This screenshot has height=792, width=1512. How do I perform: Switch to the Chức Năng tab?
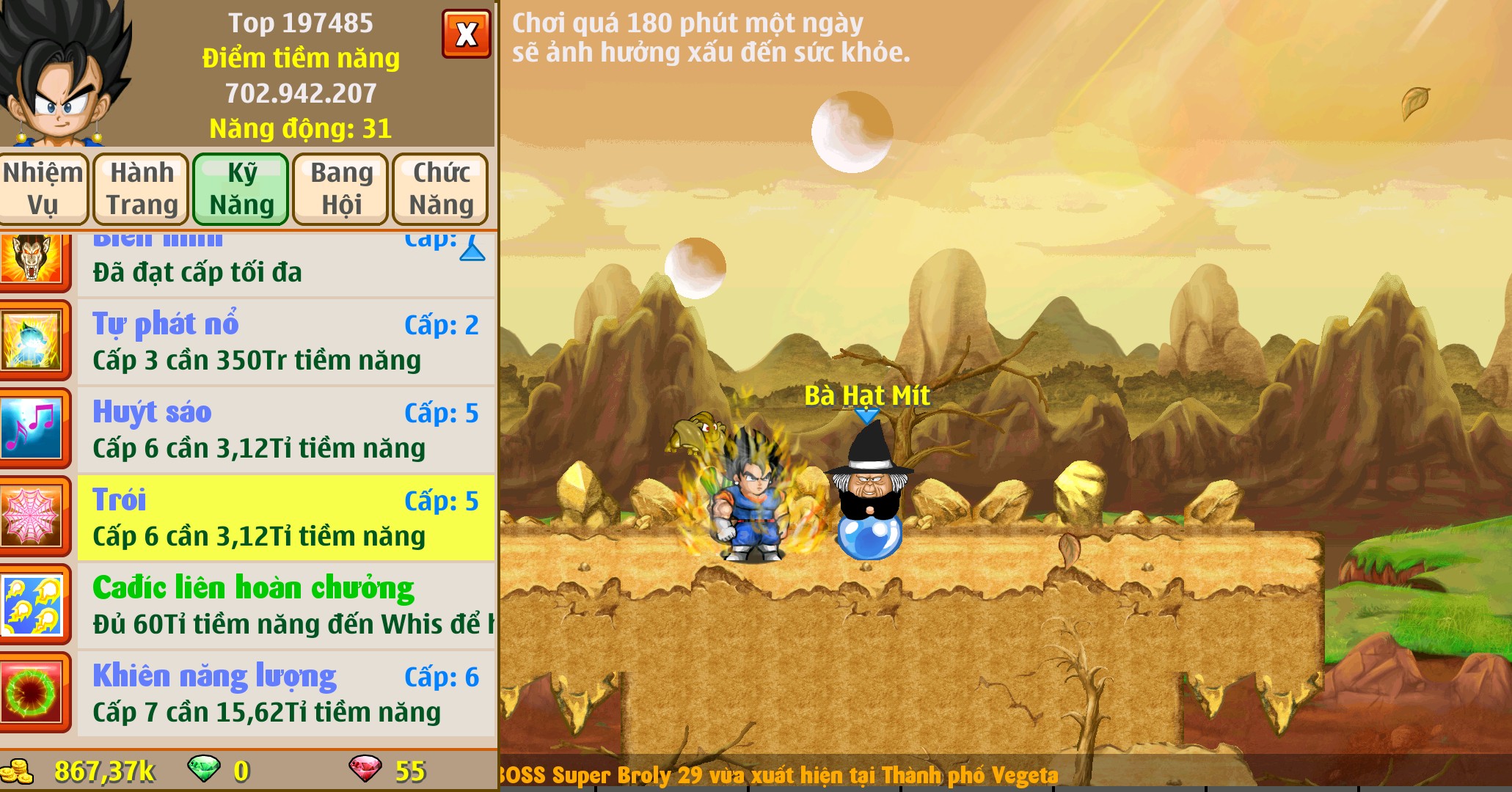(x=440, y=188)
